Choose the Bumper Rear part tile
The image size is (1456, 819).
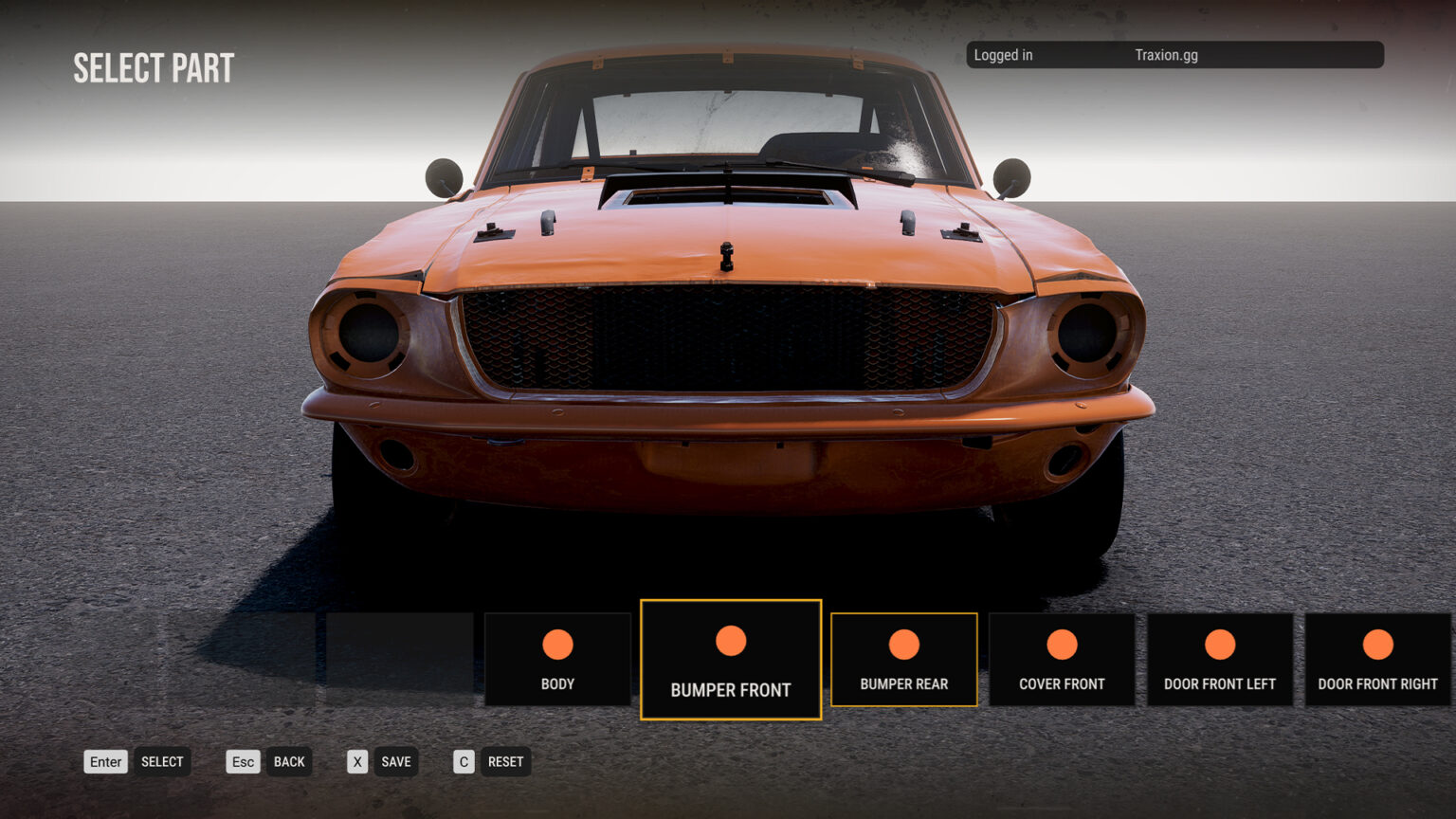[903, 660]
